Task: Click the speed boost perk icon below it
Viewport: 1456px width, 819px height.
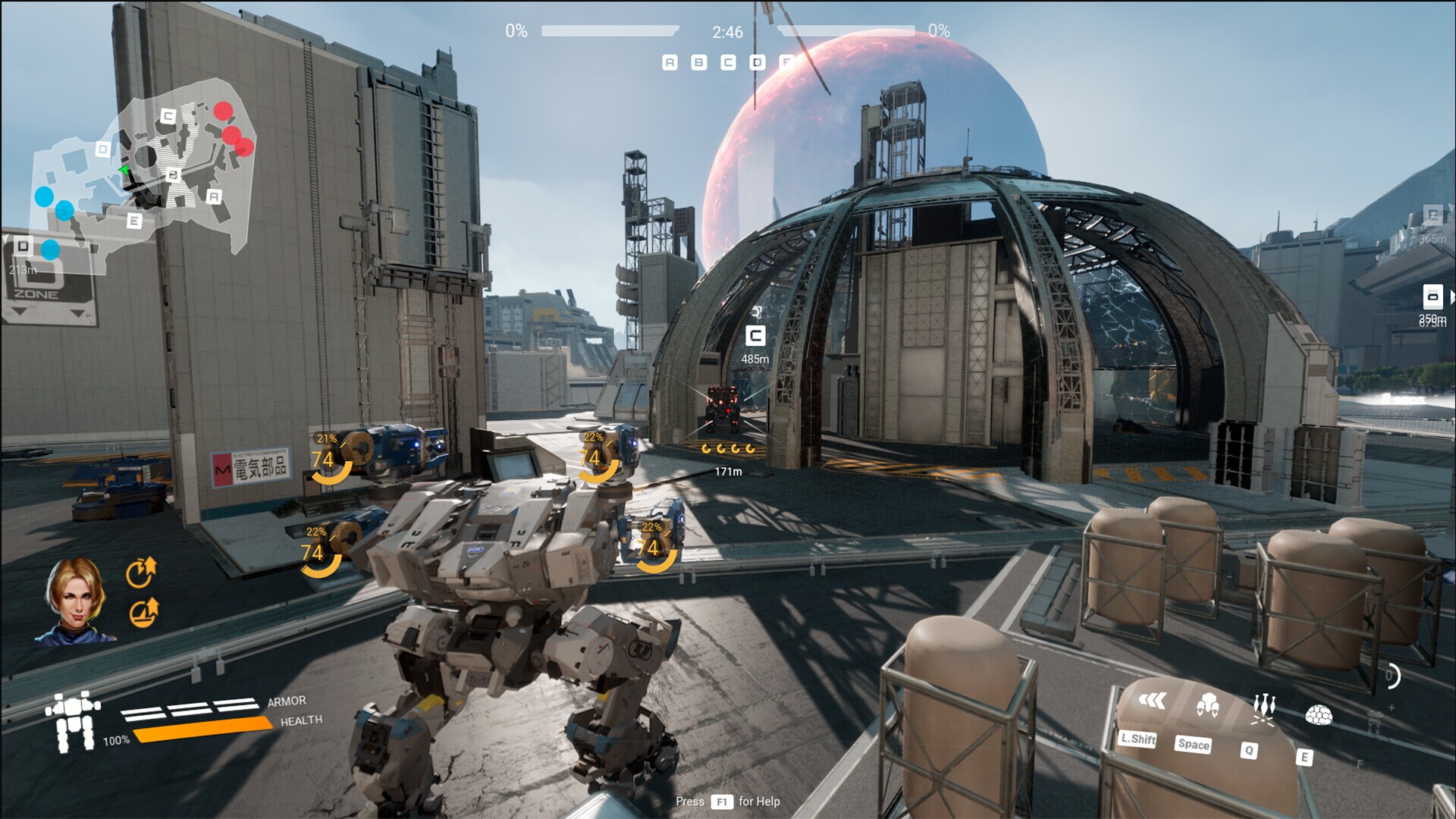Action: pyautogui.click(x=143, y=612)
